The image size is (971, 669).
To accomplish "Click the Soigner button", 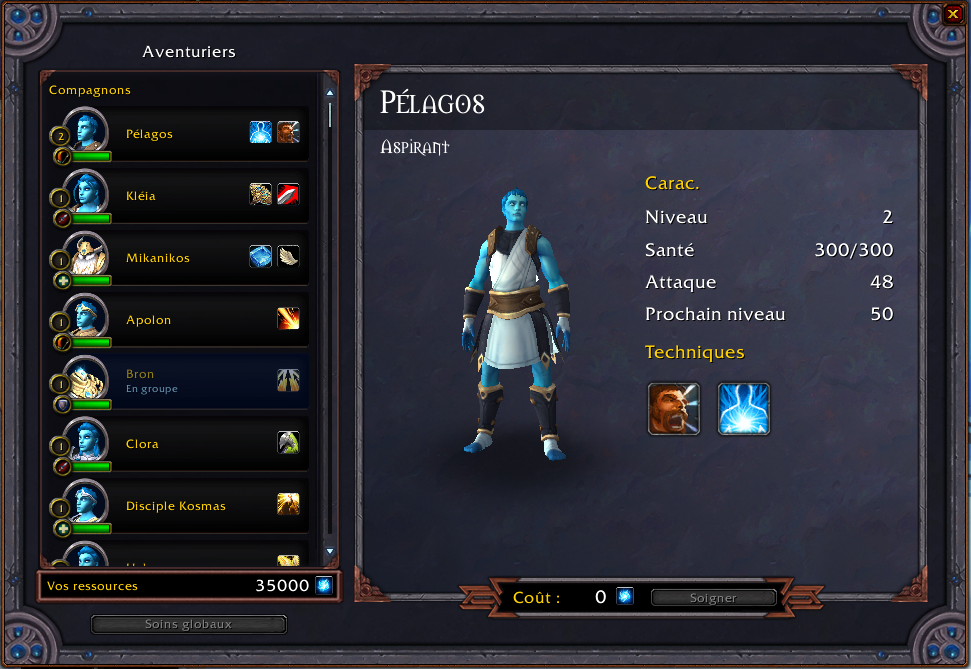I will tap(713, 598).
